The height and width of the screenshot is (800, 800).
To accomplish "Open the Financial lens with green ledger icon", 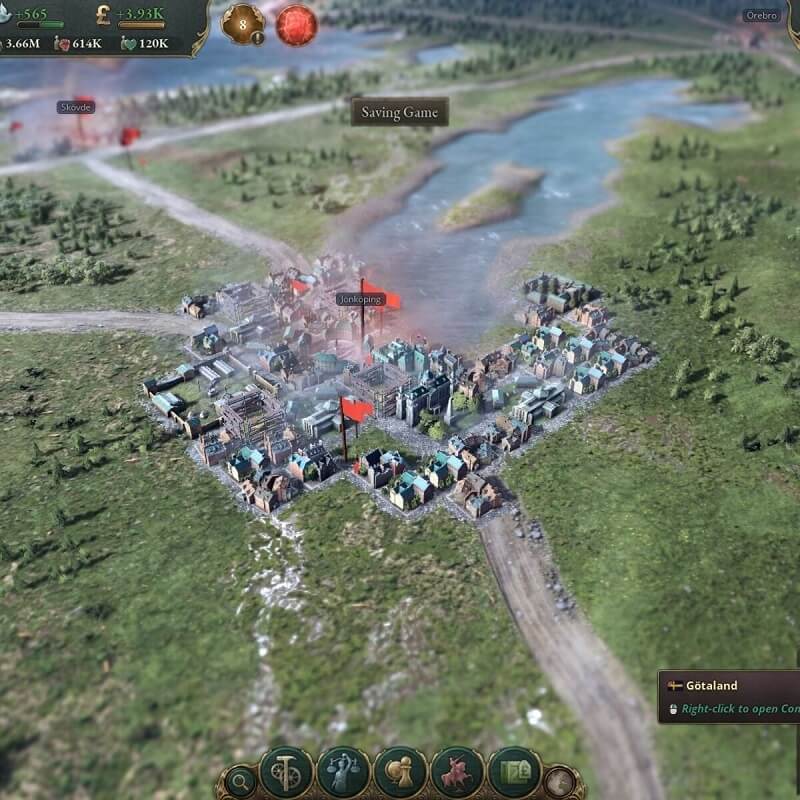I will 514,772.
